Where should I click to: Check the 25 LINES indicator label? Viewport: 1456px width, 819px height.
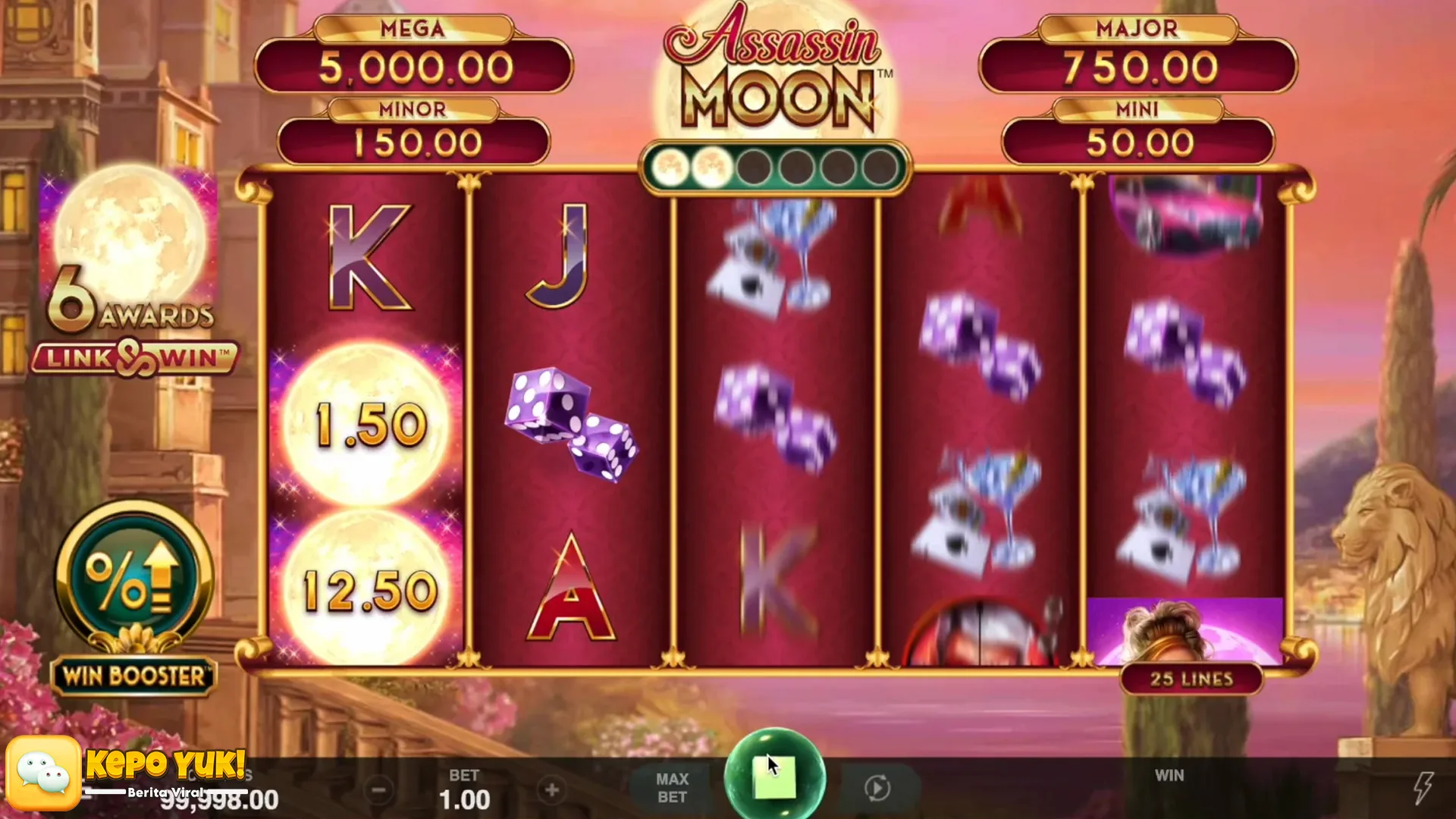pyautogui.click(x=1191, y=679)
